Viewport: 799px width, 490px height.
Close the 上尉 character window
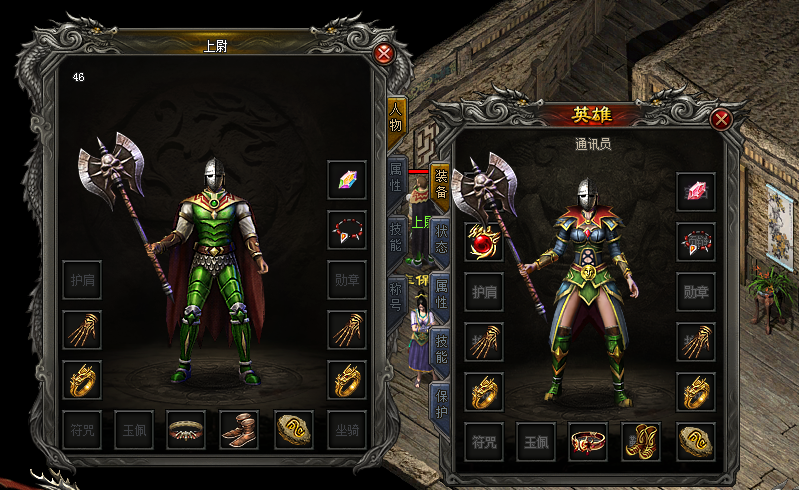tap(383, 54)
